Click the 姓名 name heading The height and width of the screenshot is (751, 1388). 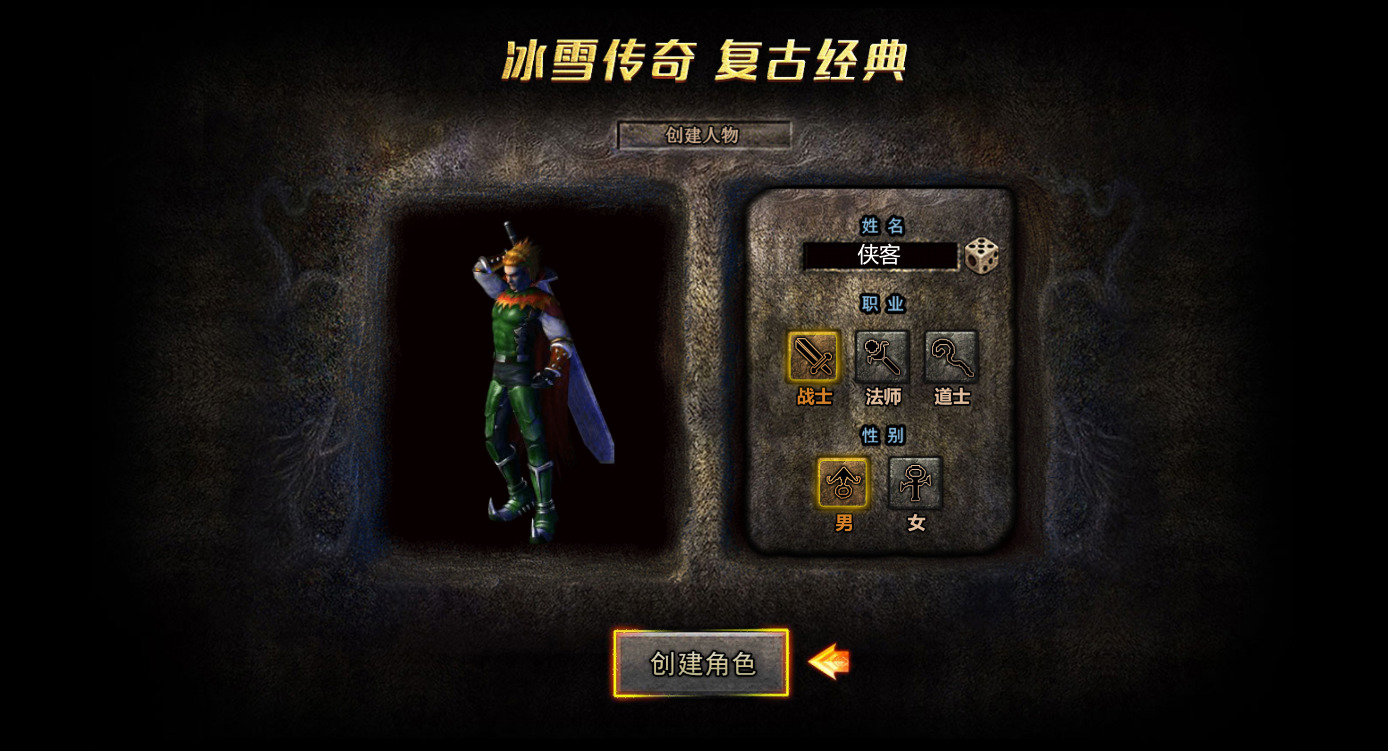click(883, 226)
